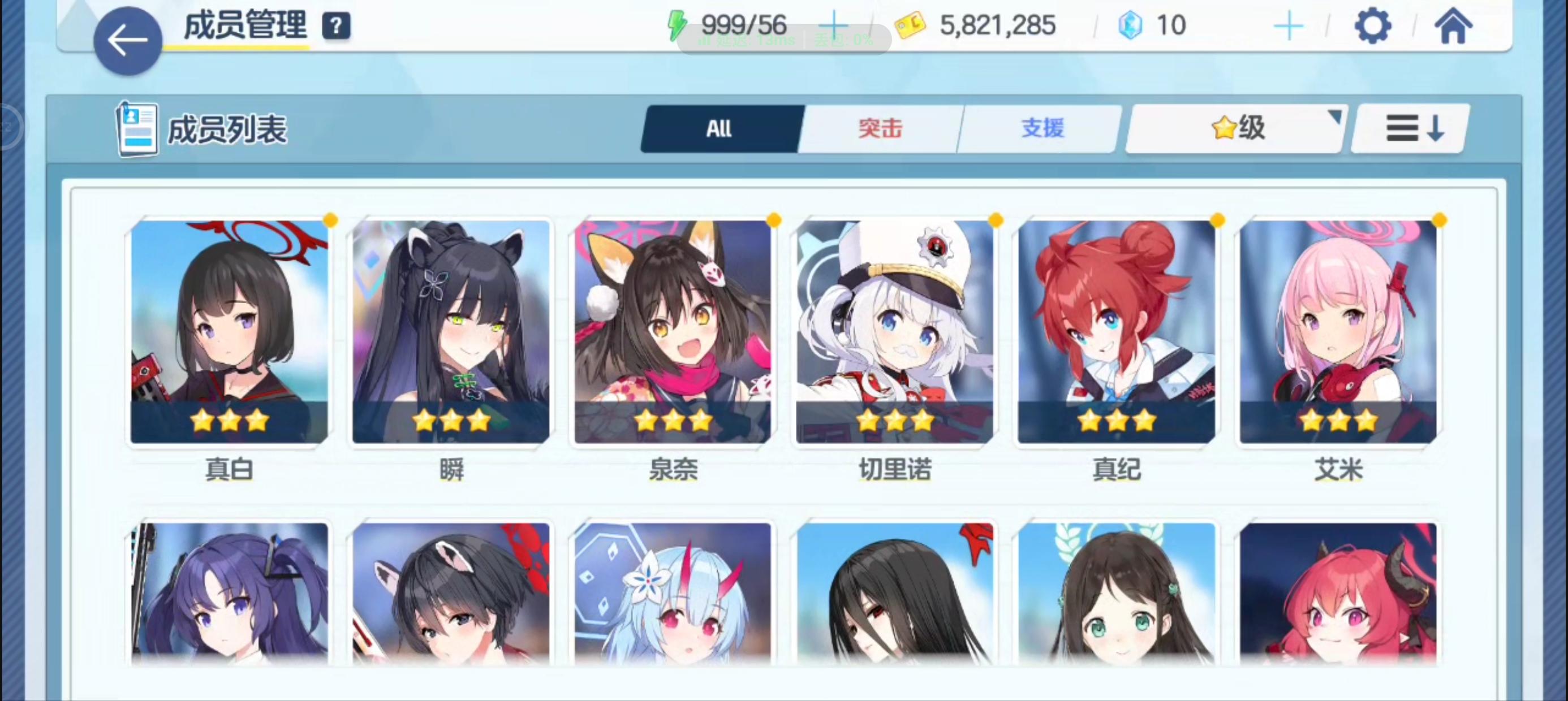This screenshot has height=701, width=1568.
Task: Tap the gold credits currency icon
Action: point(910,25)
